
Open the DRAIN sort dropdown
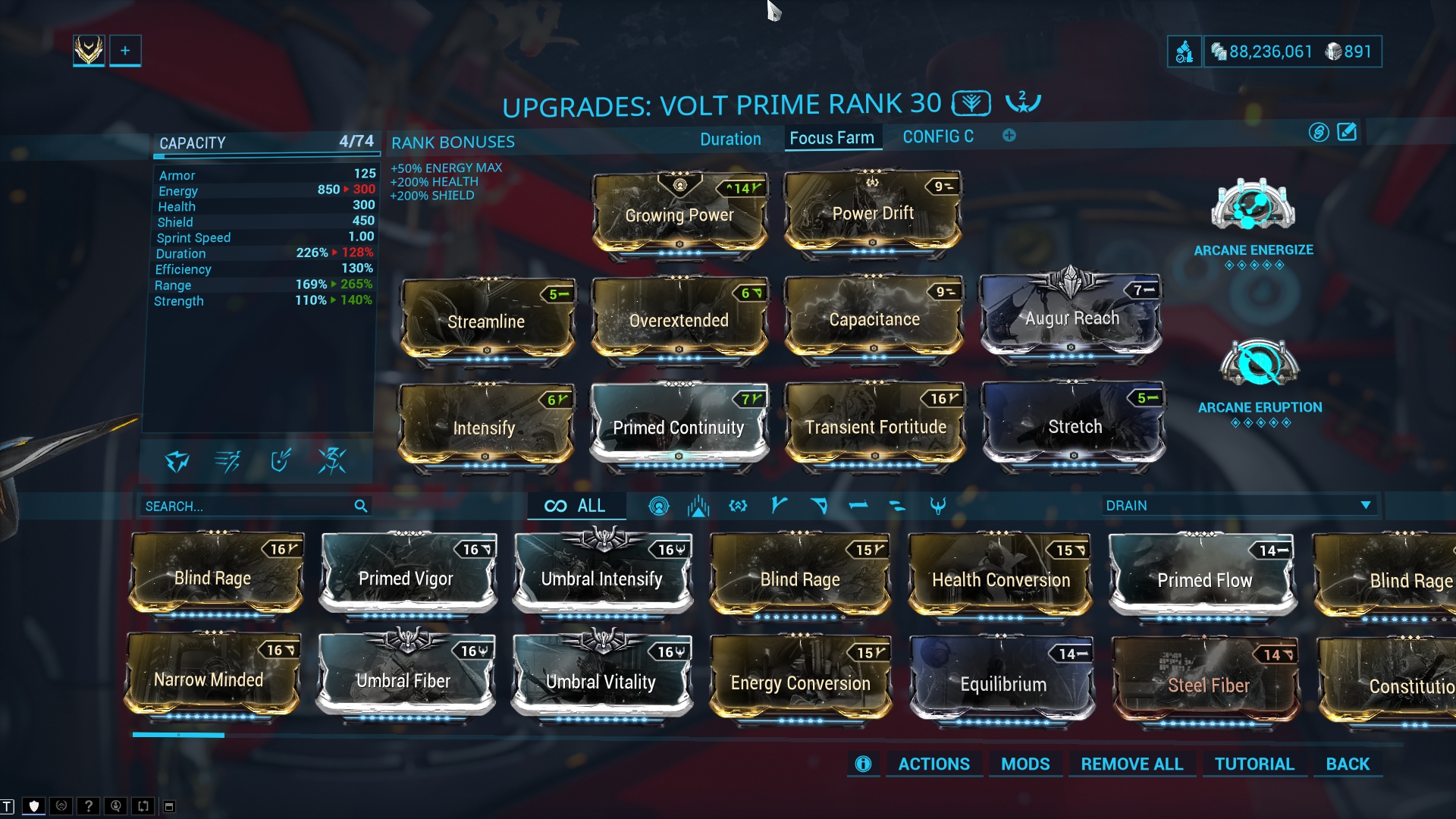pos(1238,505)
